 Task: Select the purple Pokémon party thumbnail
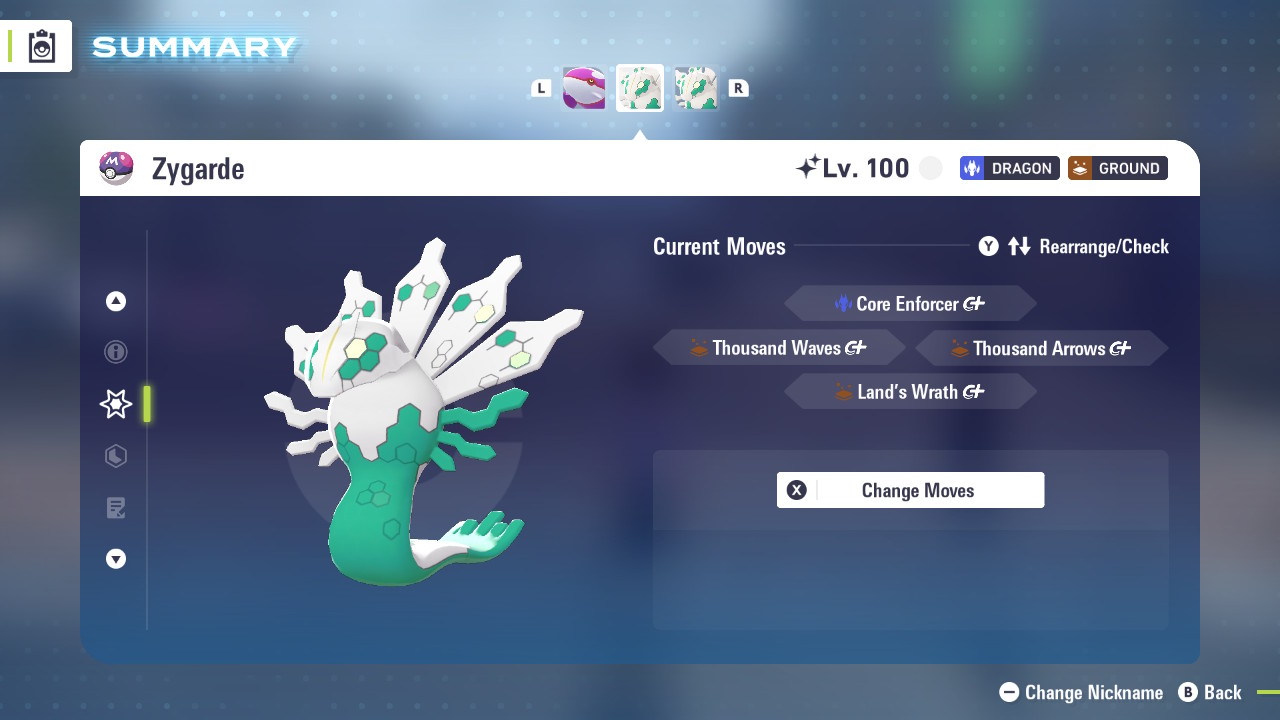point(584,88)
